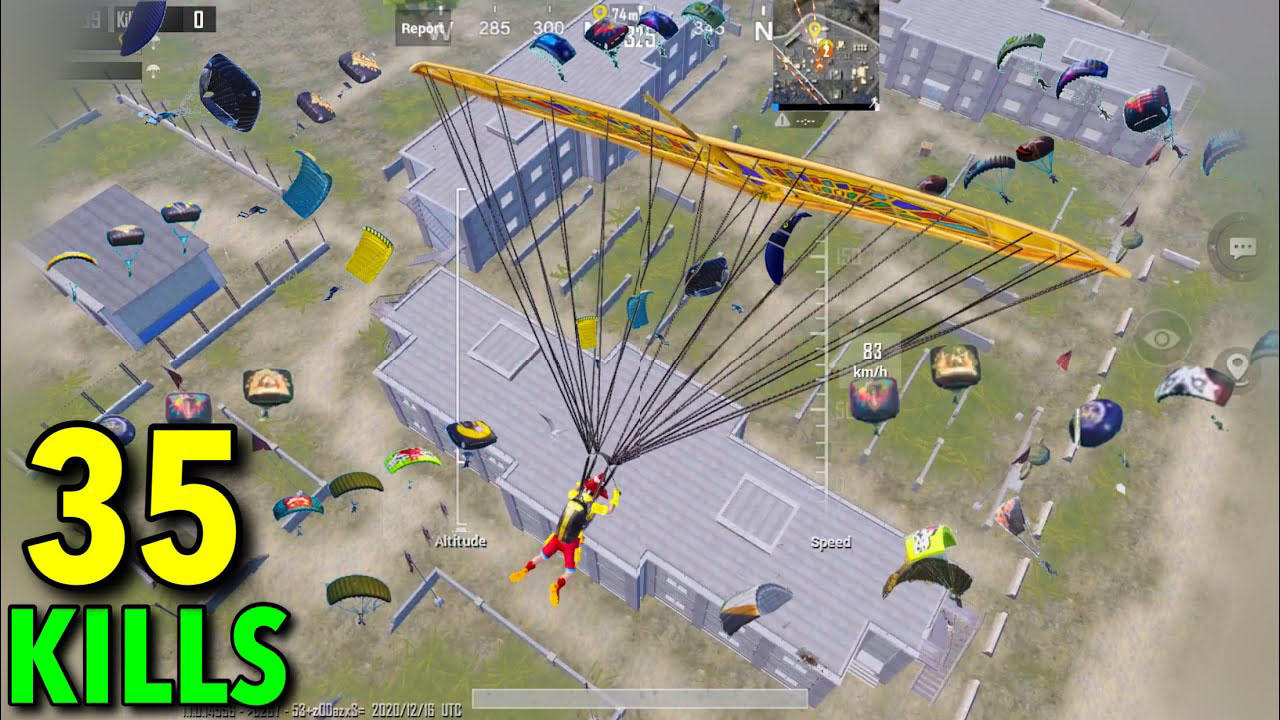The height and width of the screenshot is (720, 1280).
Task: Tap the orange airdrop circle marker on the minimap
Action: coord(826,48)
